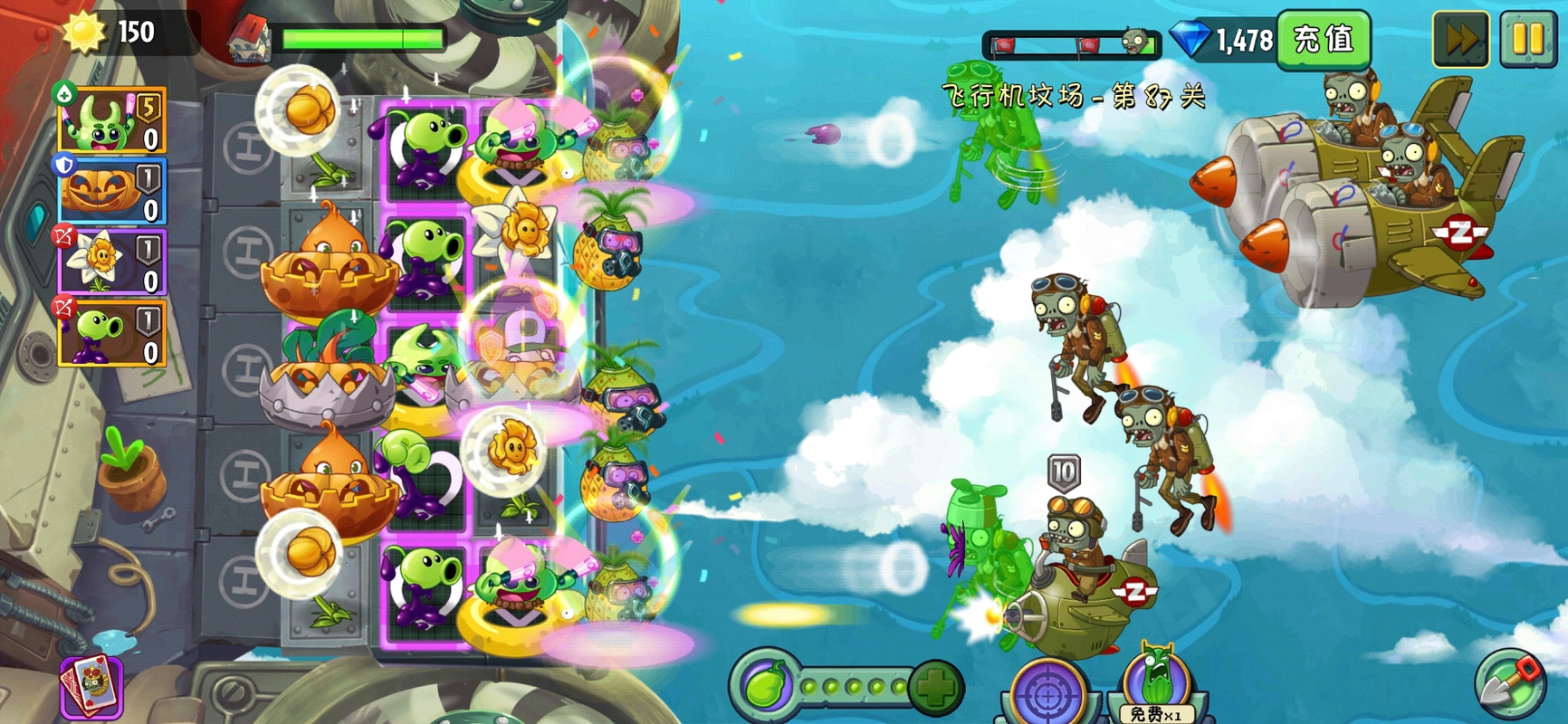Pick the peashooter seed packet
This screenshot has width=1568, height=724.
(112, 334)
